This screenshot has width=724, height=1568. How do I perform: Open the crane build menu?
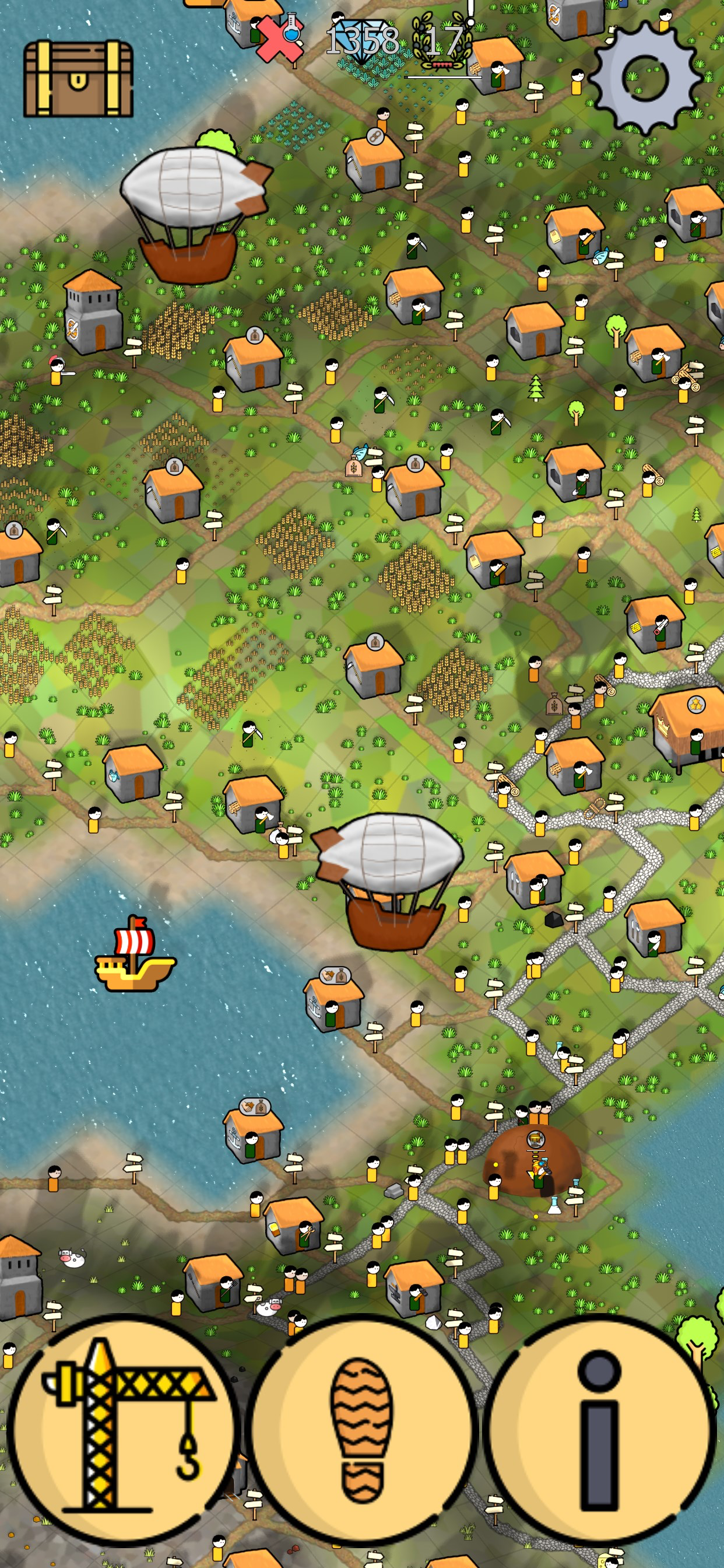pos(124,1431)
